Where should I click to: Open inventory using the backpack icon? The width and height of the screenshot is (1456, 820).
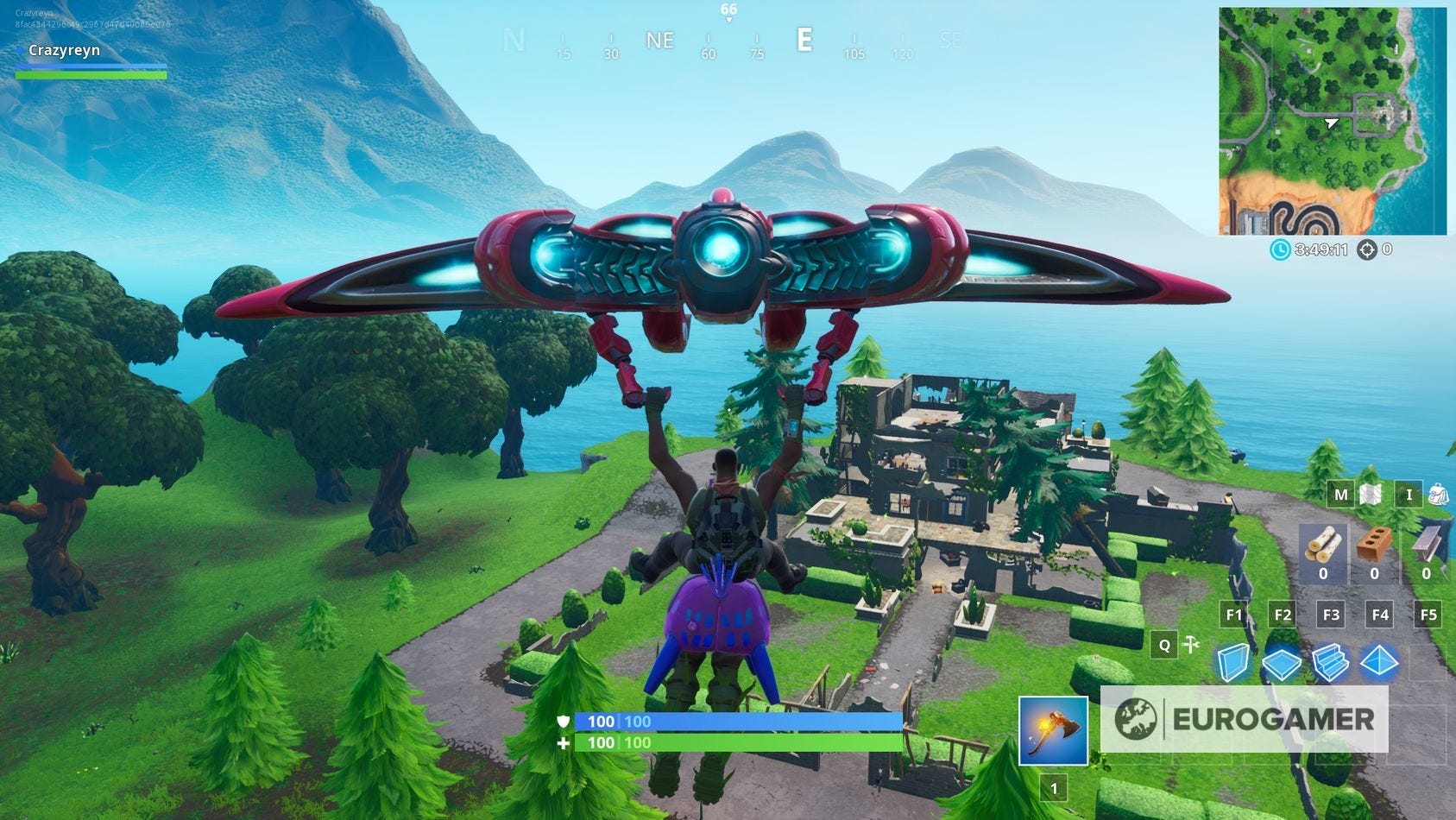point(1436,495)
